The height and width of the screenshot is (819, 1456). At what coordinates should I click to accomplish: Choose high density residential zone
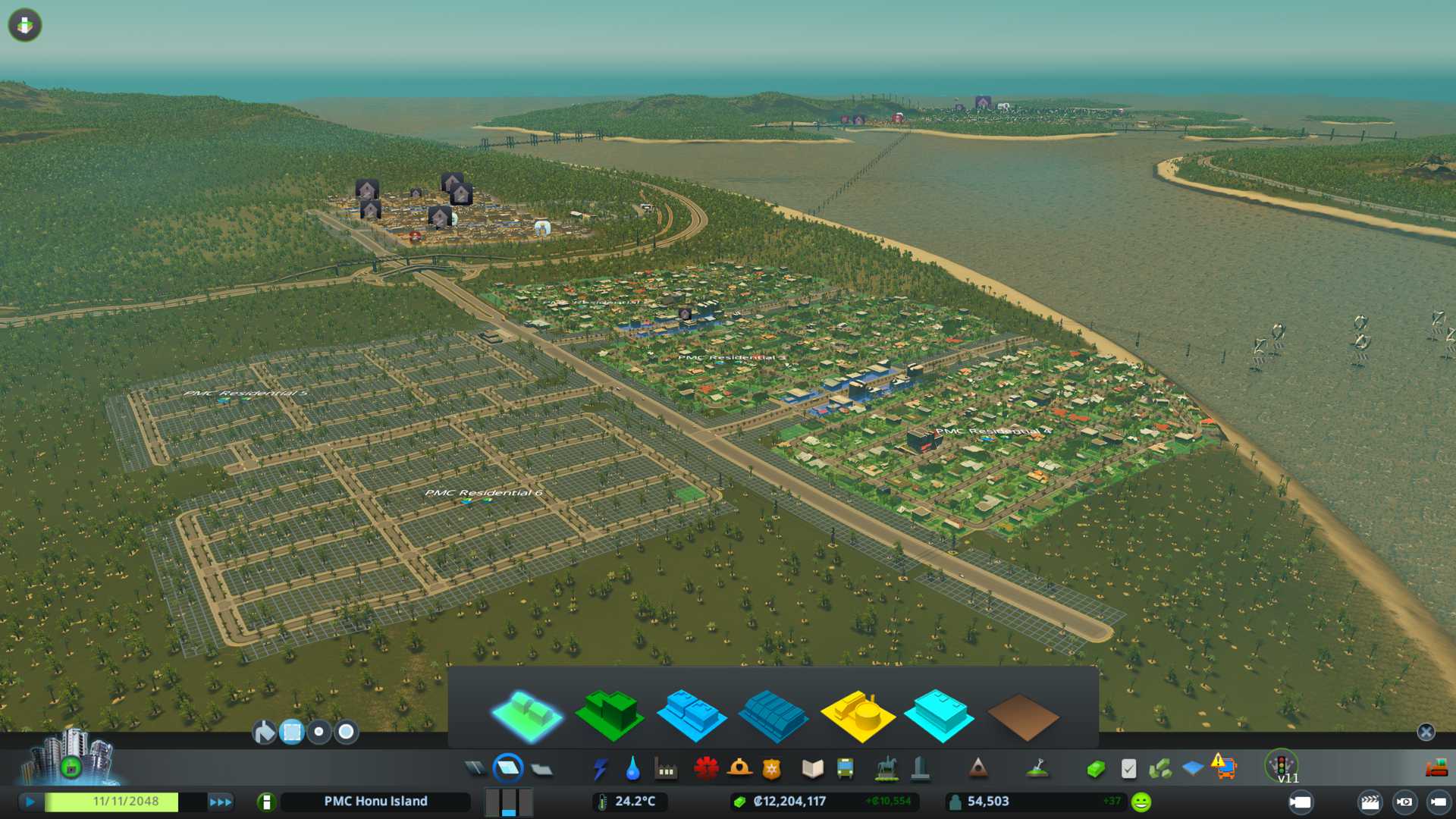click(x=609, y=714)
